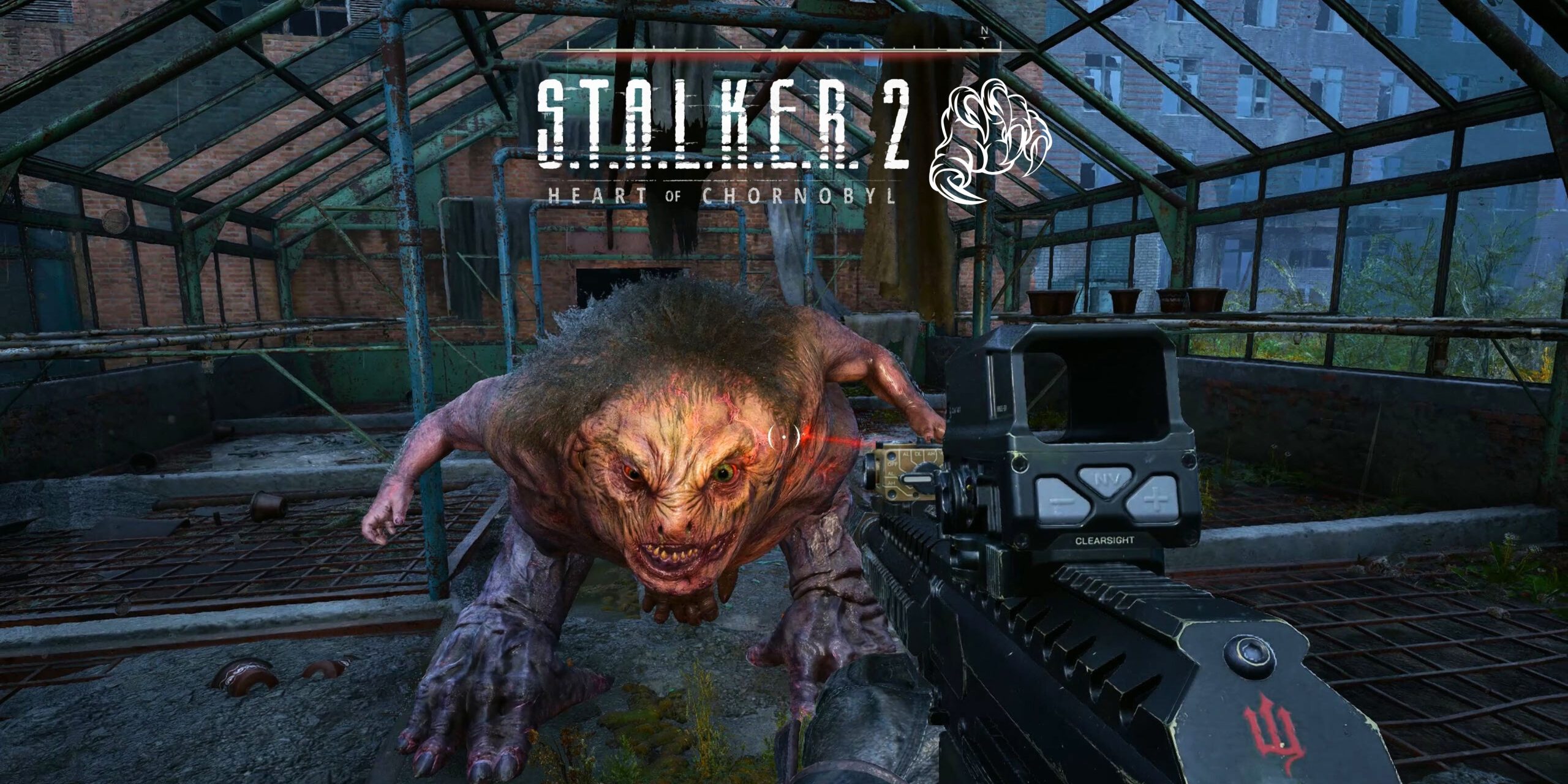Click the compass strip heading bar

[784, 47]
